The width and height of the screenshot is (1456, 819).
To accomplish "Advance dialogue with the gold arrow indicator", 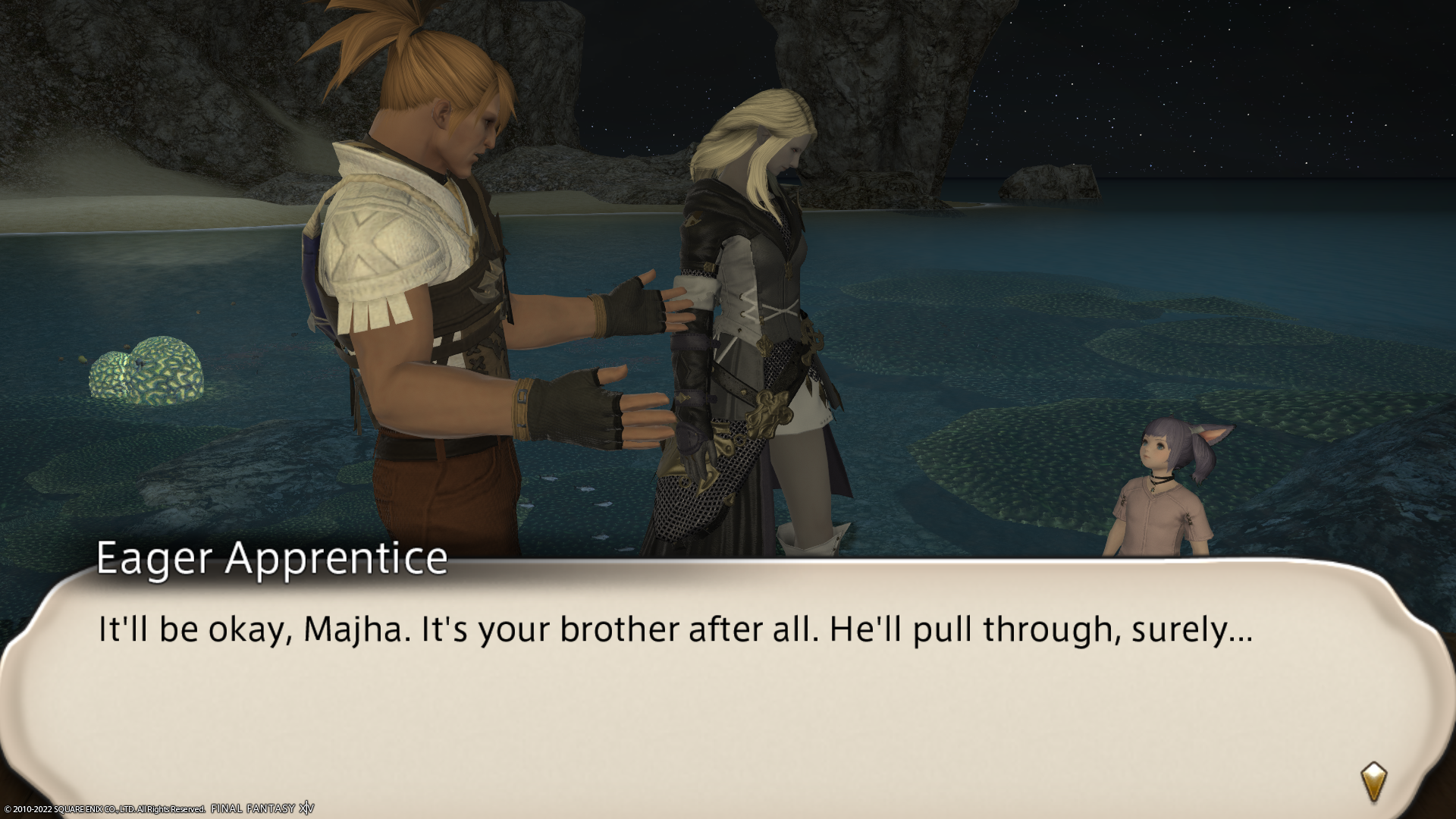I will point(1374,783).
